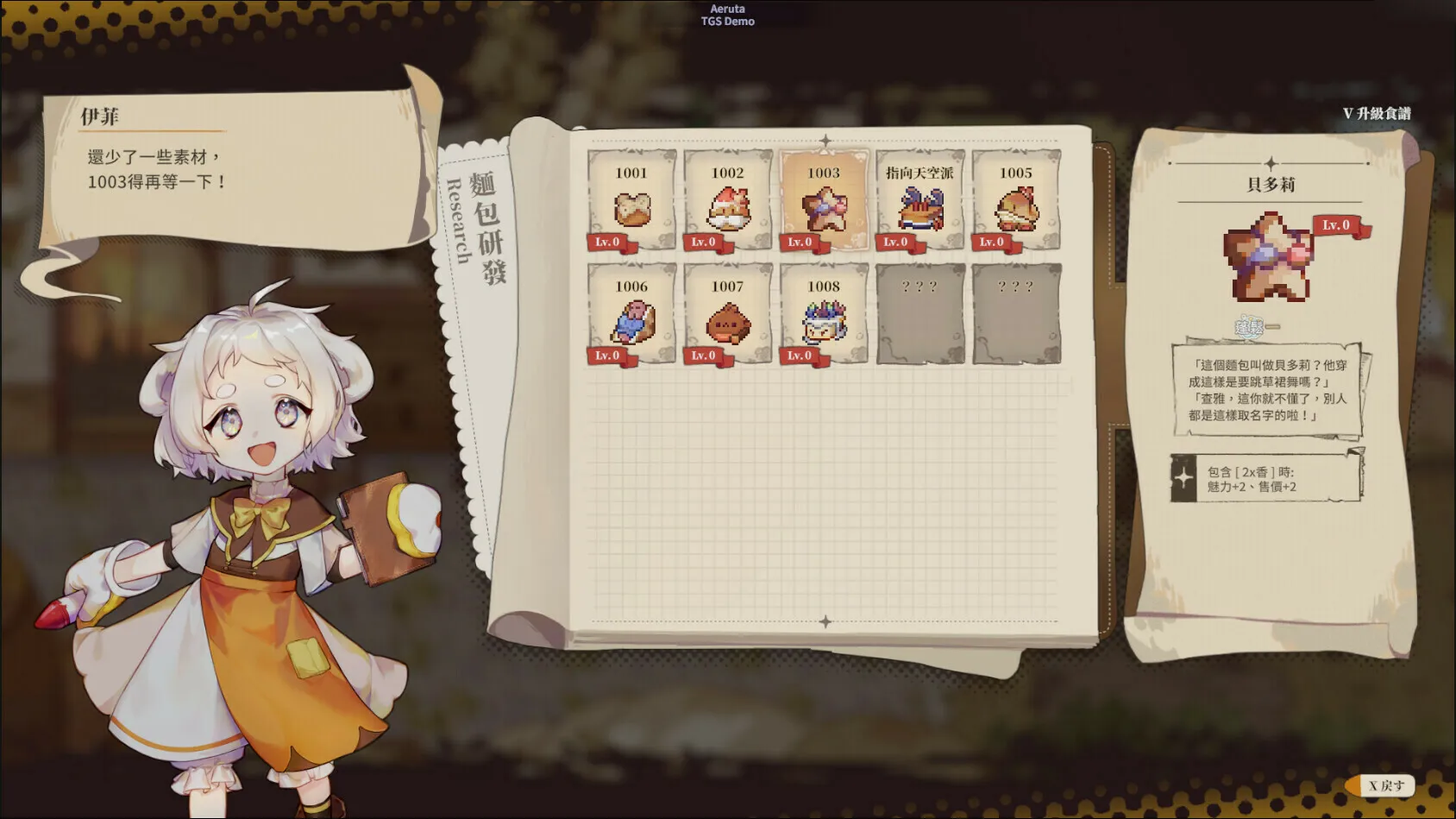Image resolution: width=1456 pixels, height=819 pixels.
Task: Click the Aeruta TGS Demo title text
Action: (727, 16)
